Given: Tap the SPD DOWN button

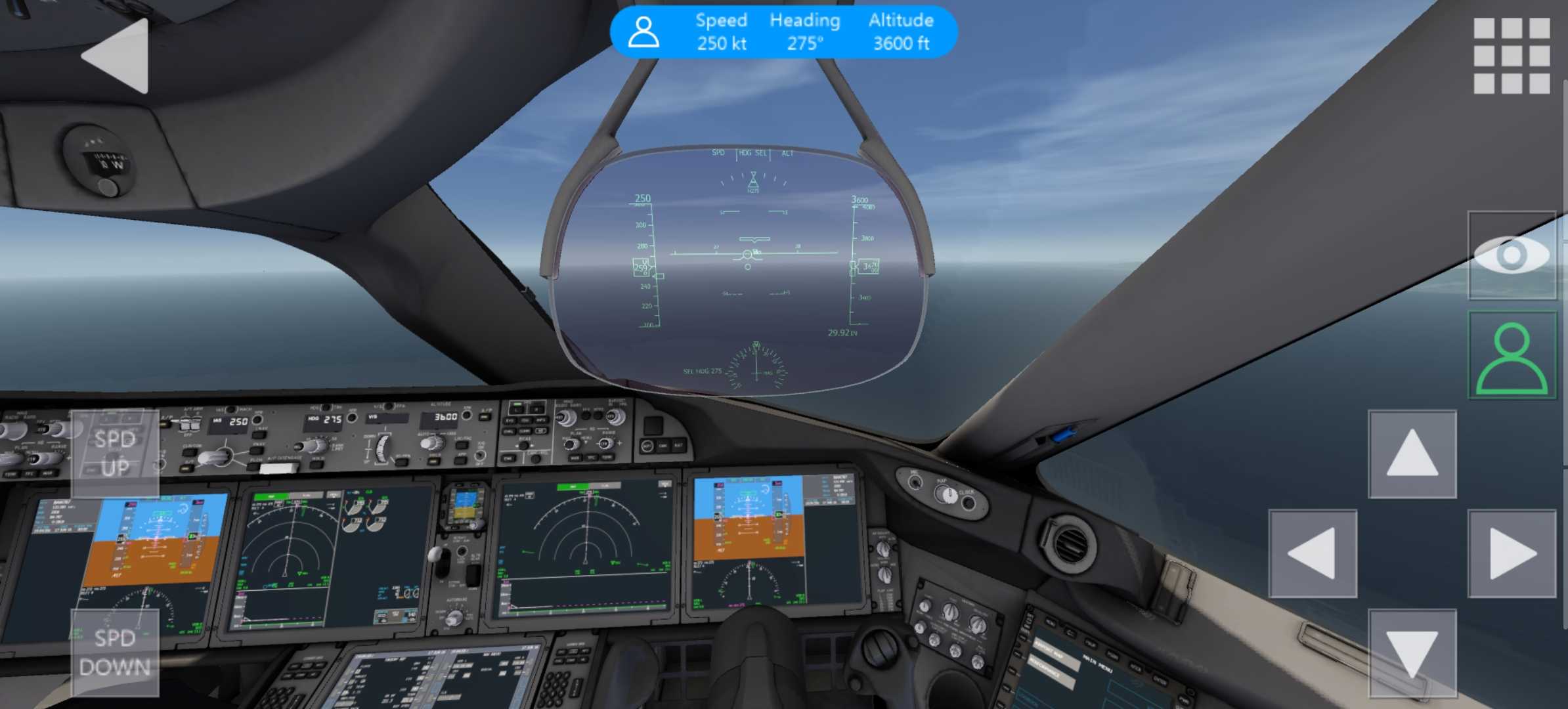Looking at the screenshot, I should coord(115,653).
